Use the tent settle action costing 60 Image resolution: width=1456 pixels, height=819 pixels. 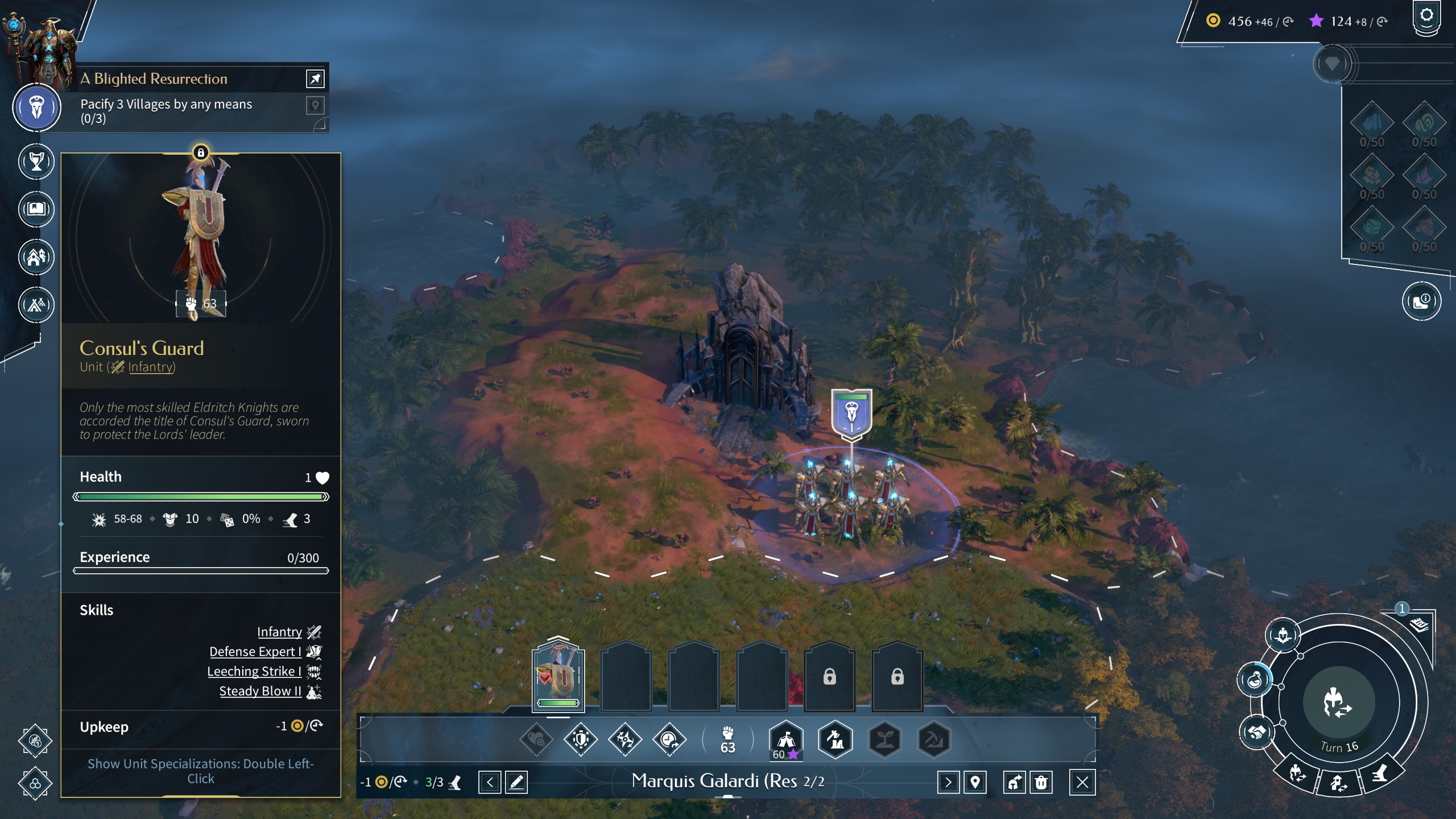[786, 741]
